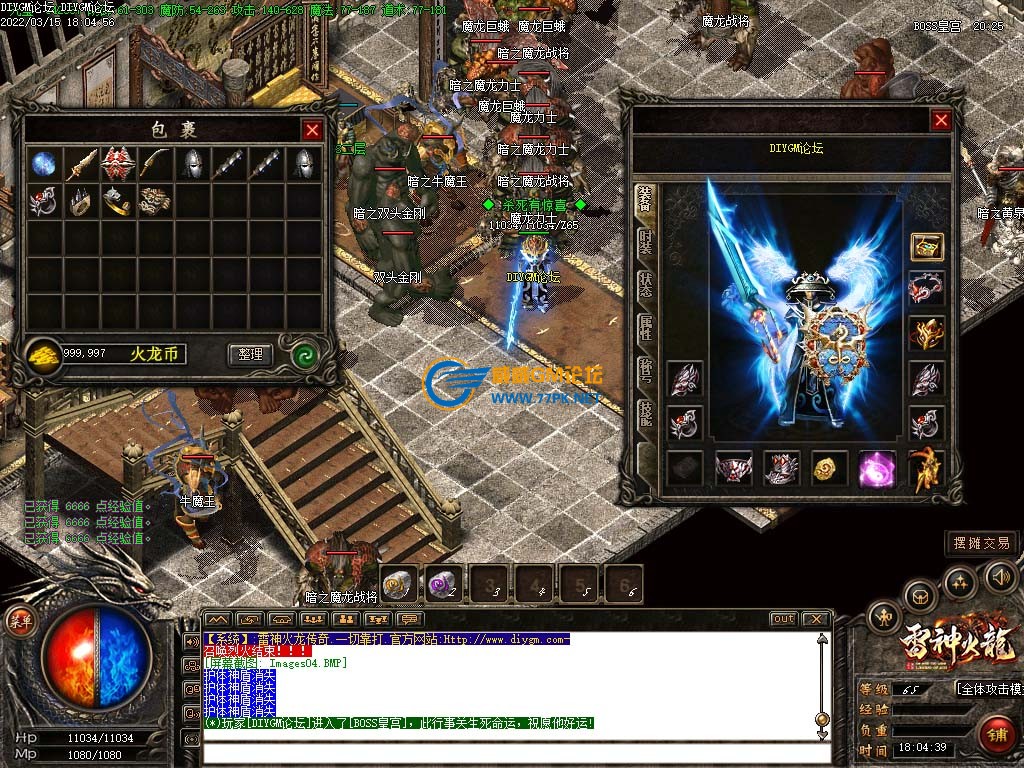Show the 属性 tab
This screenshot has height=768, width=1024.
pos(646,327)
